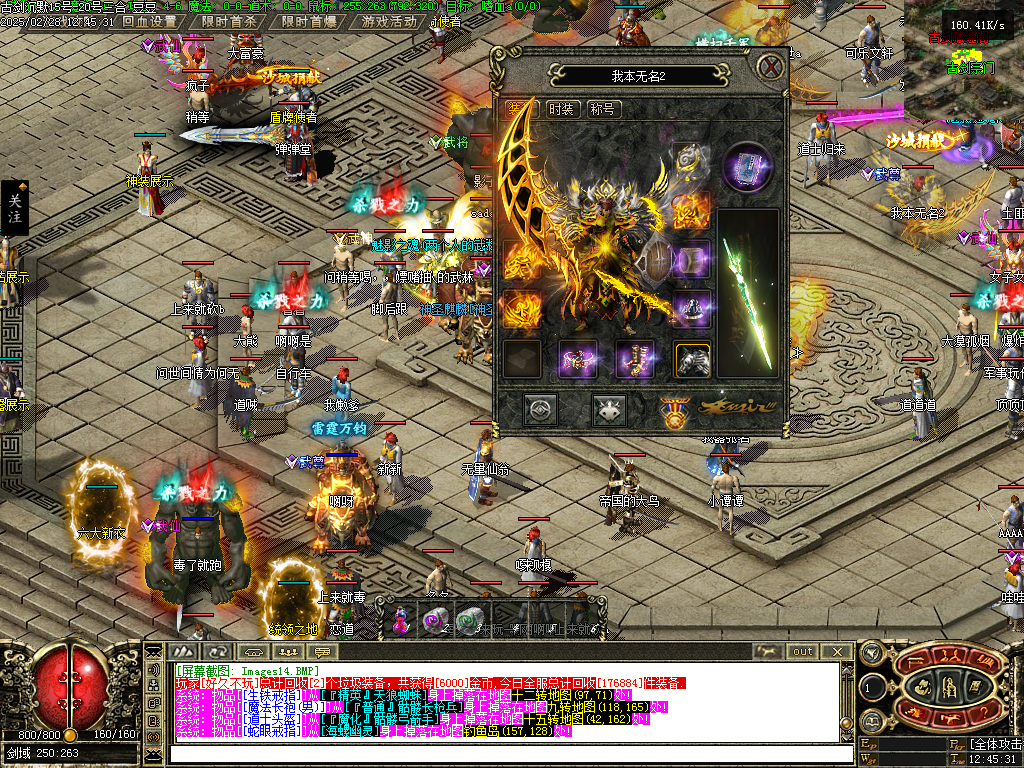Screen dimensions: 1024x768
Task: Click the chat text input field
Action: point(500,752)
